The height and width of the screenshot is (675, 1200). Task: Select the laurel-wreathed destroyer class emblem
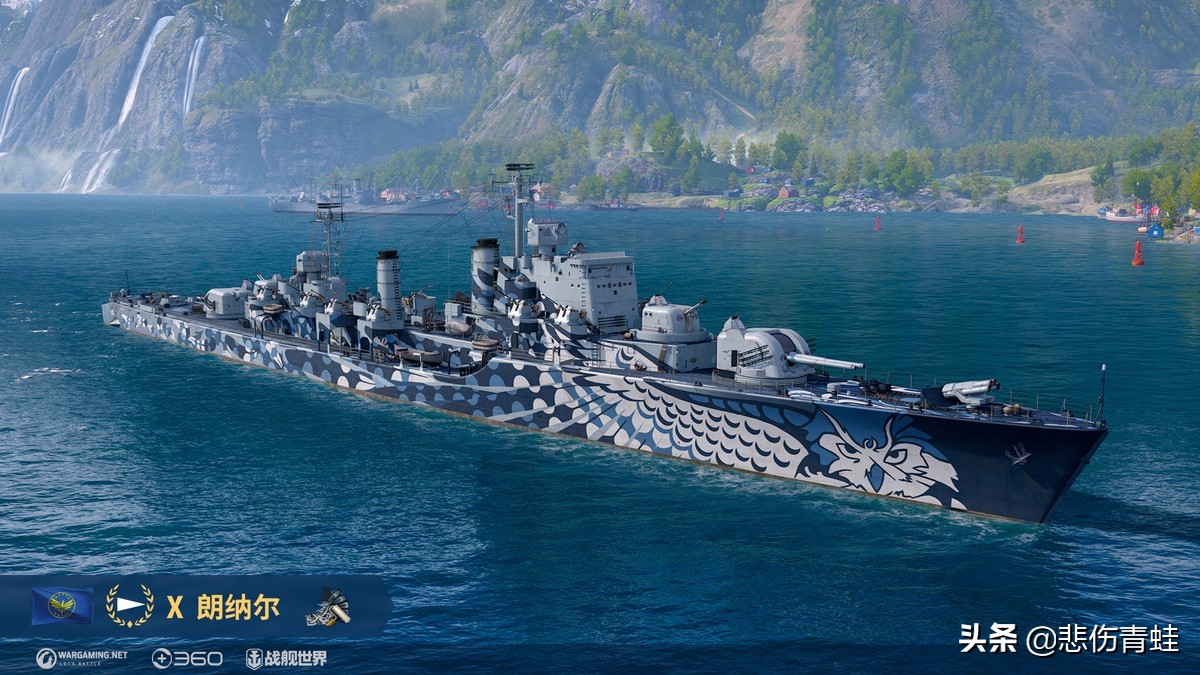click(130, 606)
